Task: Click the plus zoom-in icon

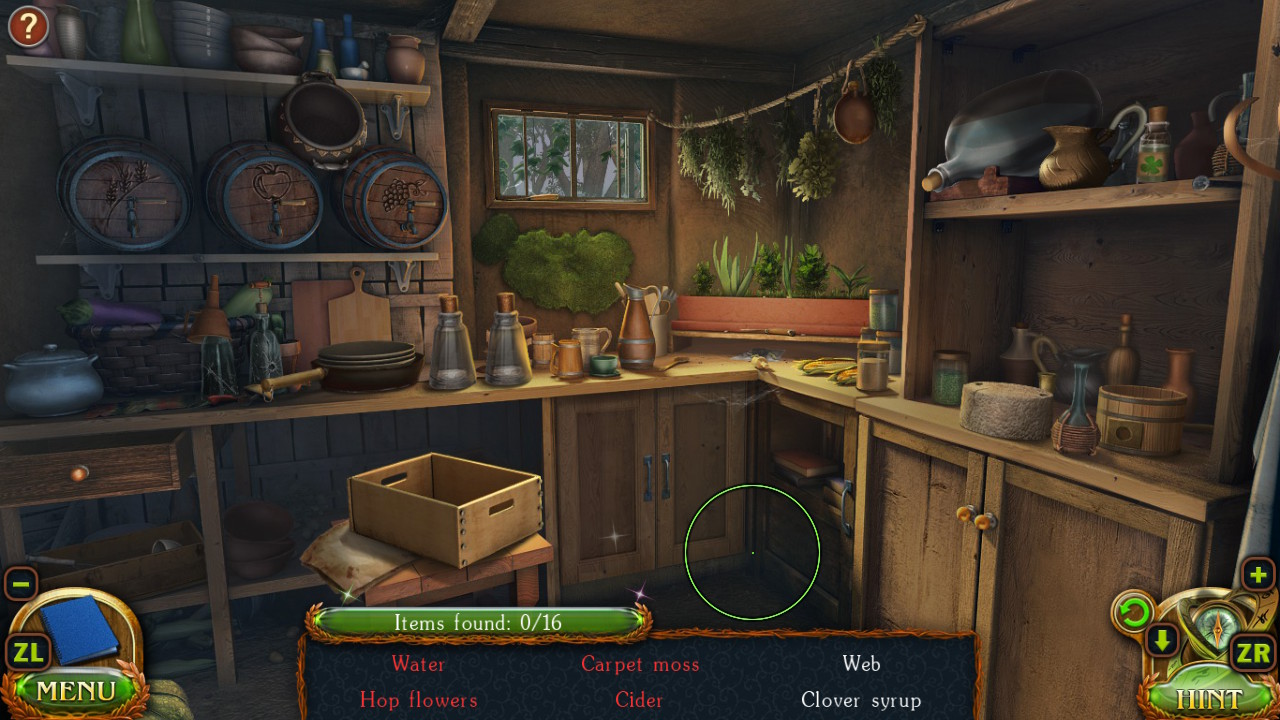Action: coord(1260,575)
